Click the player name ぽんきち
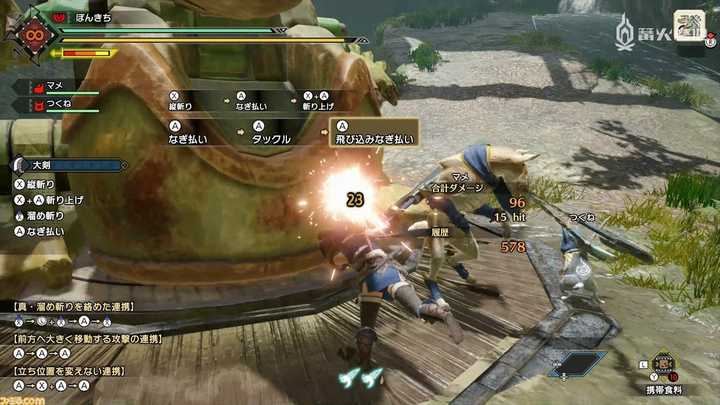 pyautogui.click(x=100, y=16)
